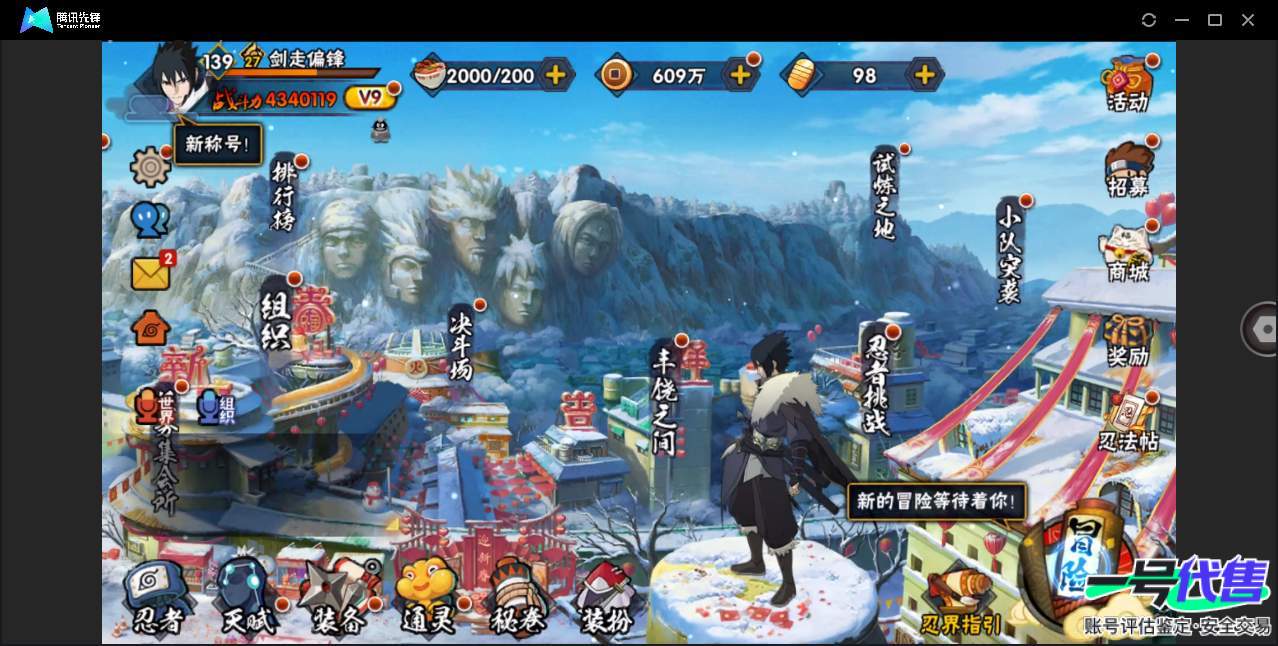Add more gold coins with plus button
The image size is (1278, 646).
[x=740, y=74]
